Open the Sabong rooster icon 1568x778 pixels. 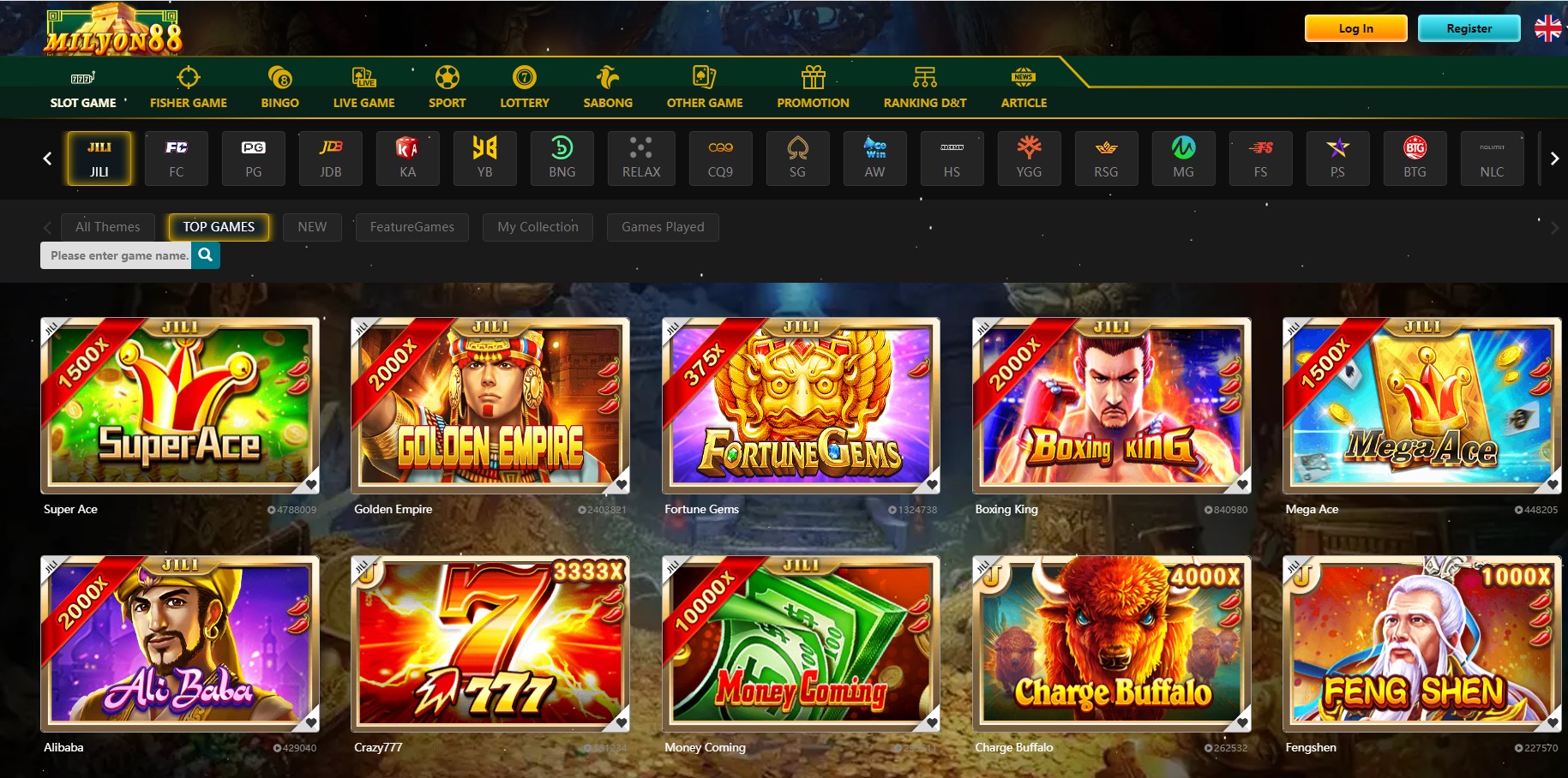[607, 75]
